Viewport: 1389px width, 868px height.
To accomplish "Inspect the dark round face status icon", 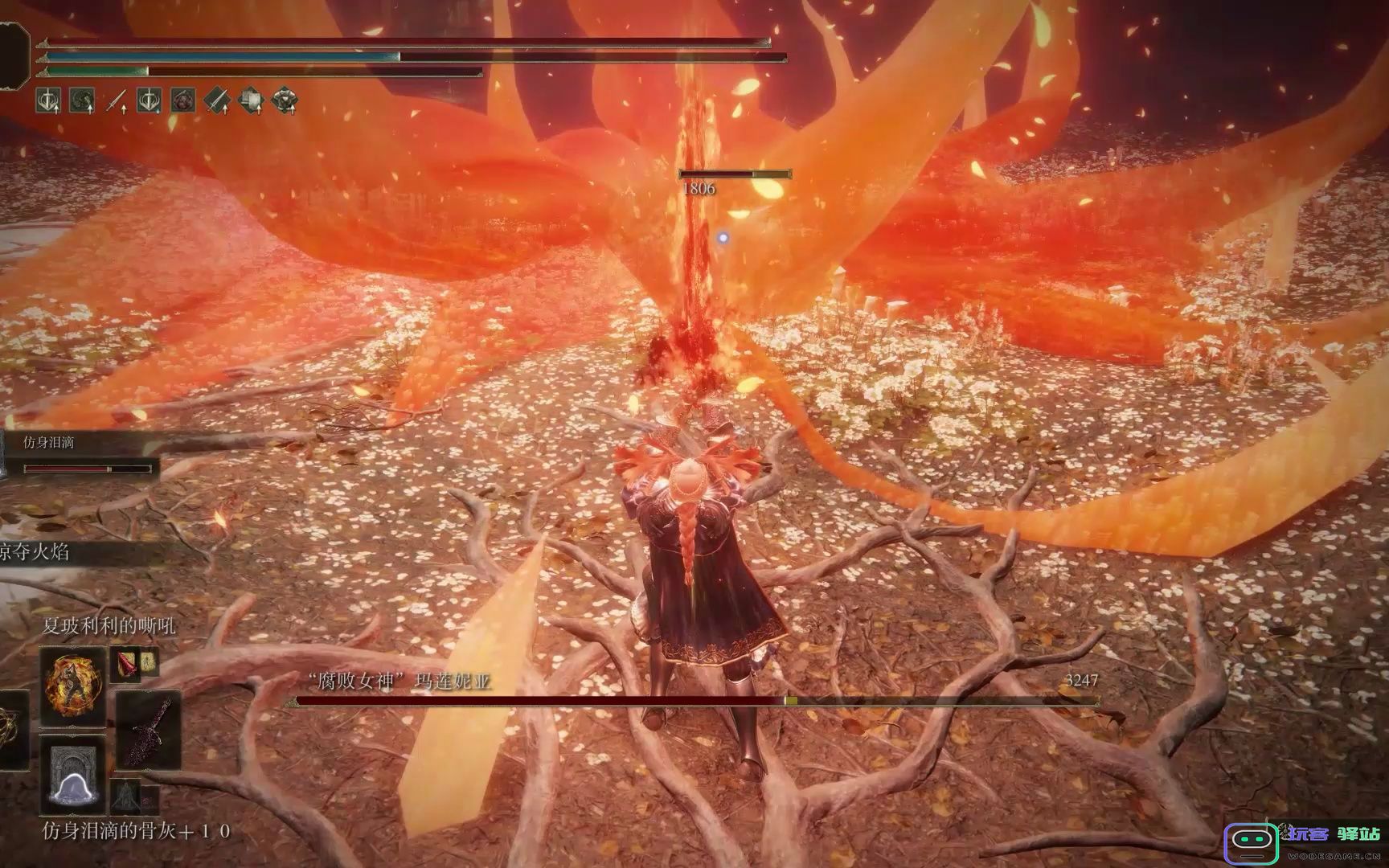I will coord(183,101).
